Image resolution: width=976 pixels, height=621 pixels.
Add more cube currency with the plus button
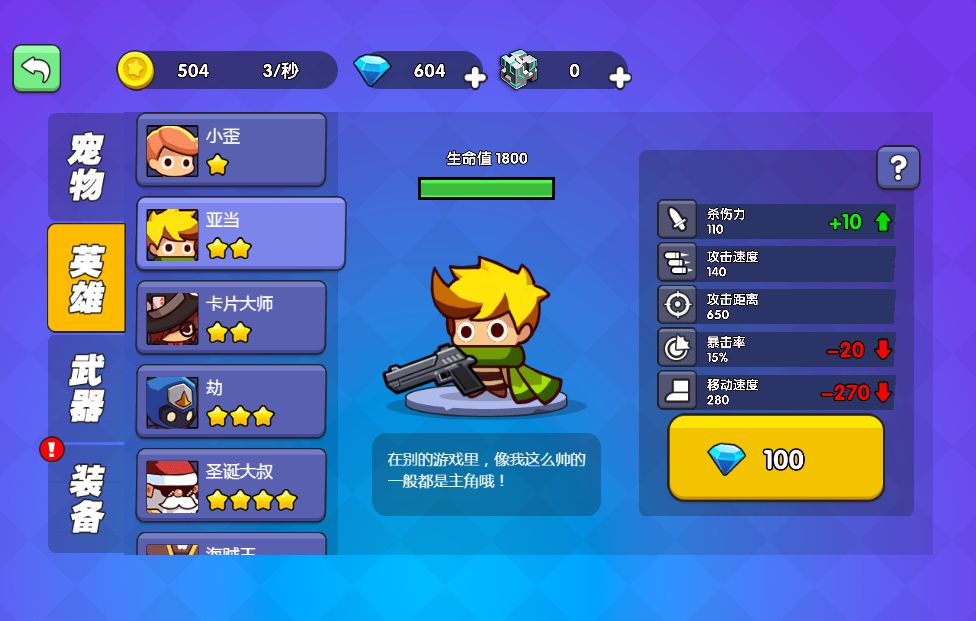[x=619, y=78]
